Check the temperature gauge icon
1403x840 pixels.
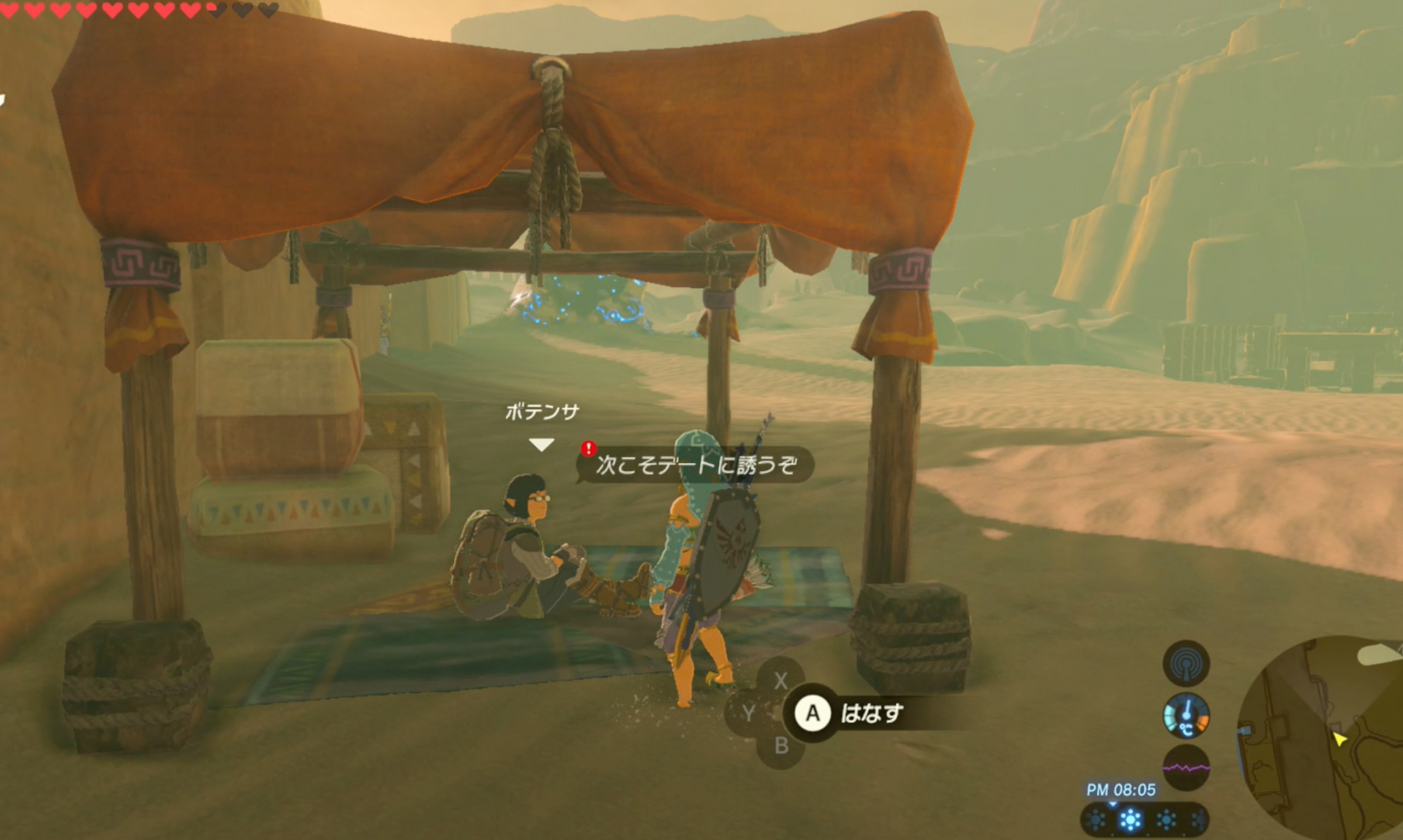[1185, 715]
